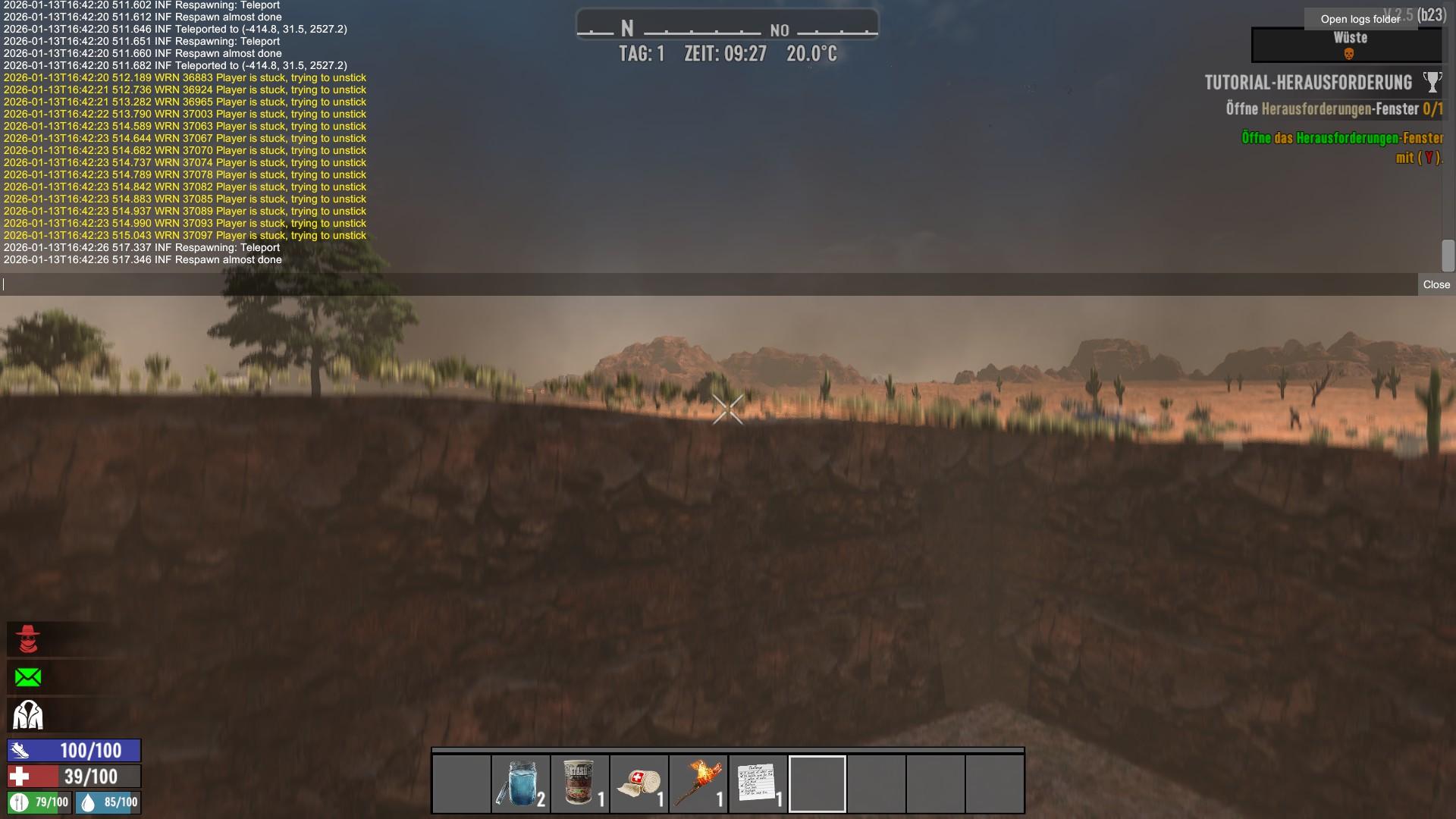Screen dimensions: 1456x819
Task: Select the torch hotbar slot
Action: [x=698, y=784]
